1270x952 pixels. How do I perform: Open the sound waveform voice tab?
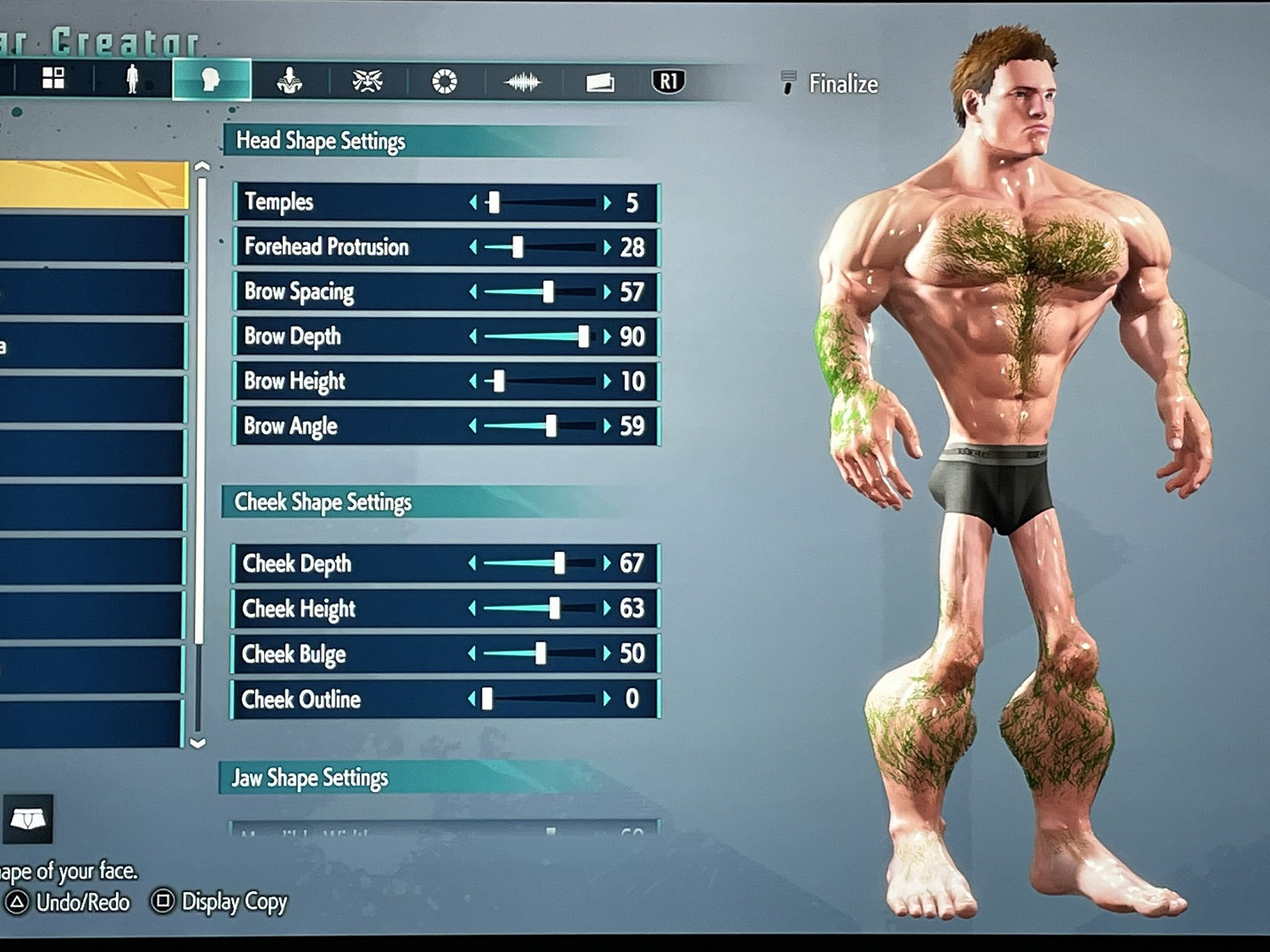522,82
